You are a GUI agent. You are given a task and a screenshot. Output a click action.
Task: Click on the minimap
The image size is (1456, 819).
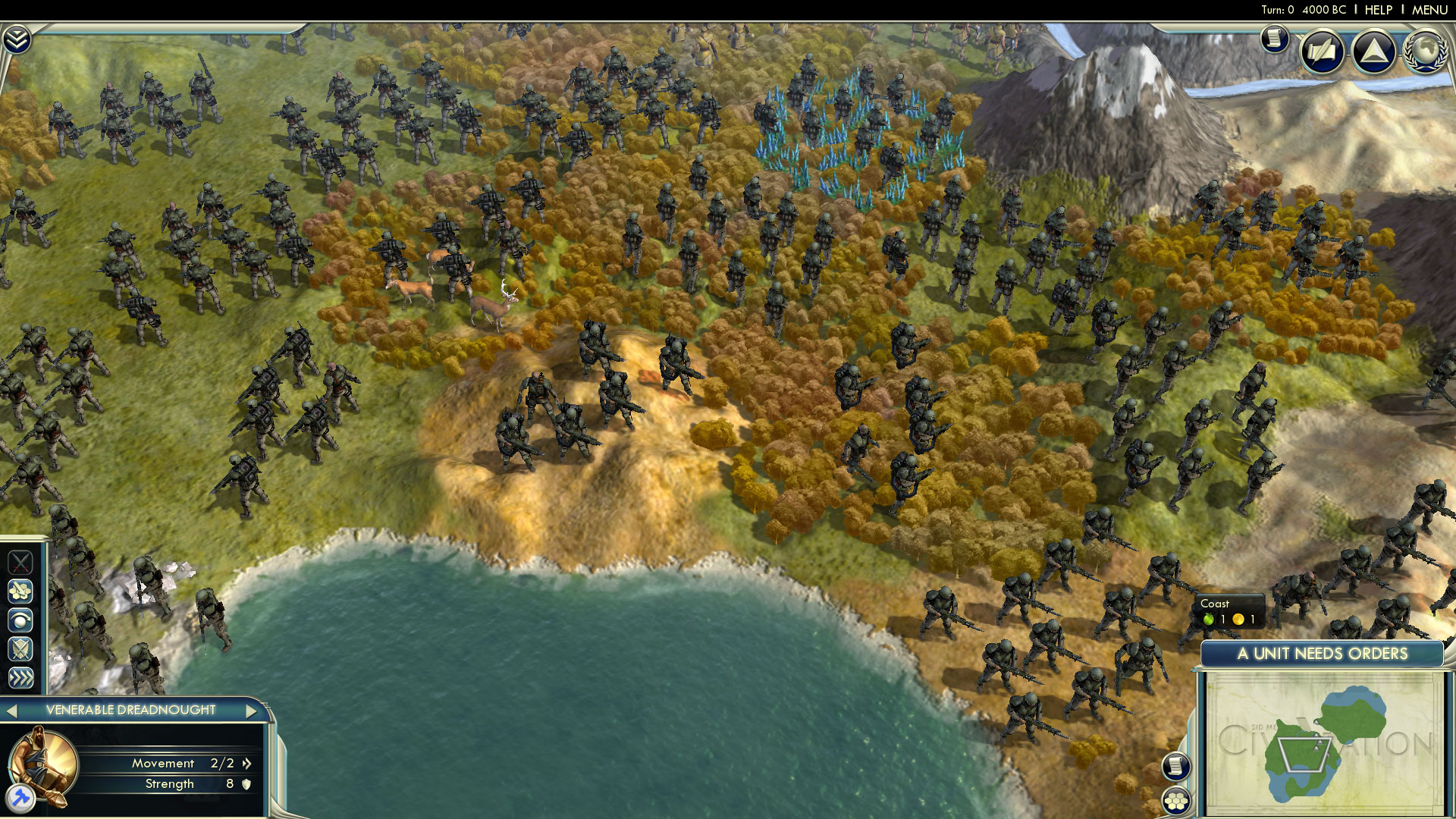1323,743
